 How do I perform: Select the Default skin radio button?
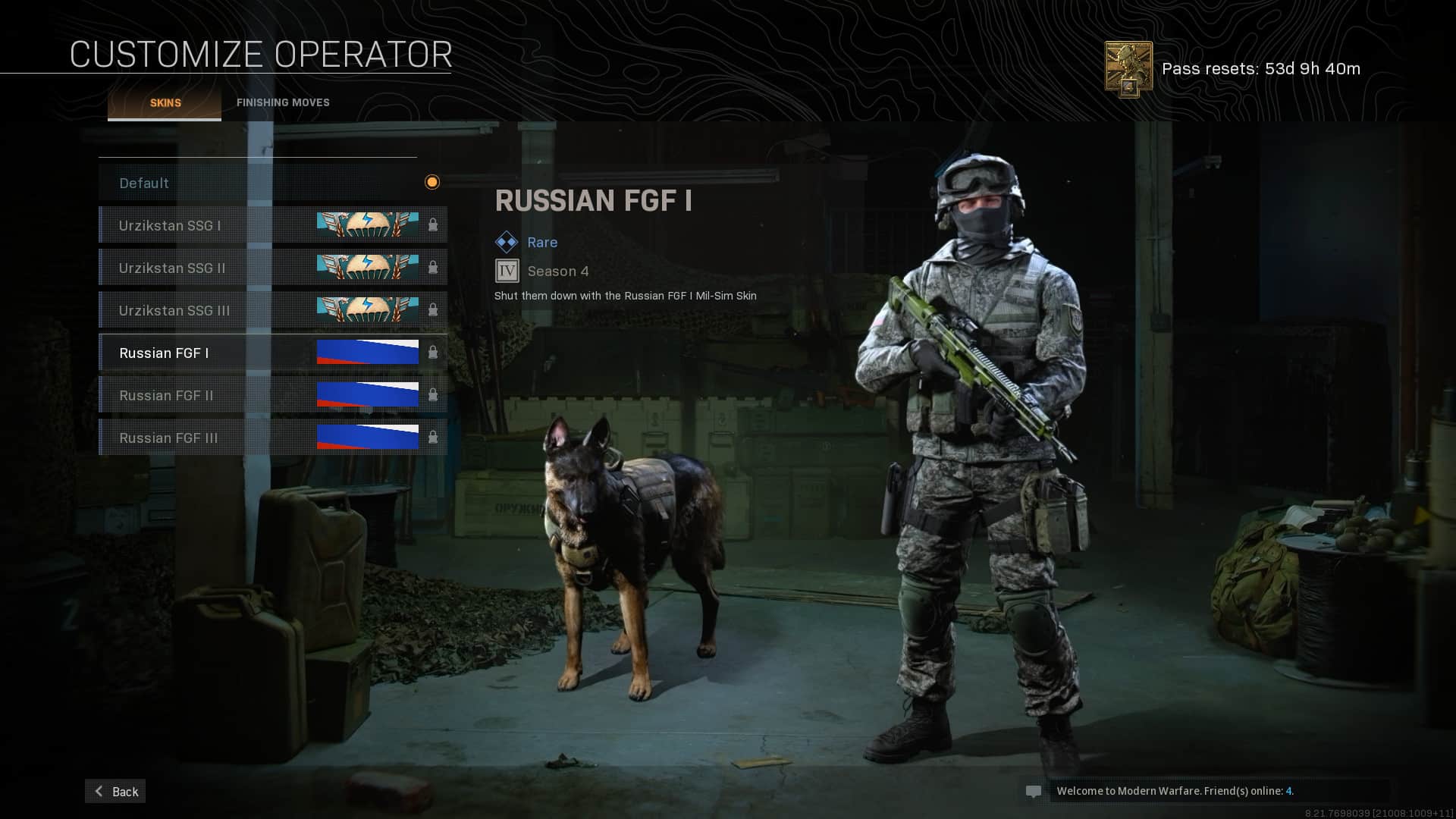tap(432, 182)
